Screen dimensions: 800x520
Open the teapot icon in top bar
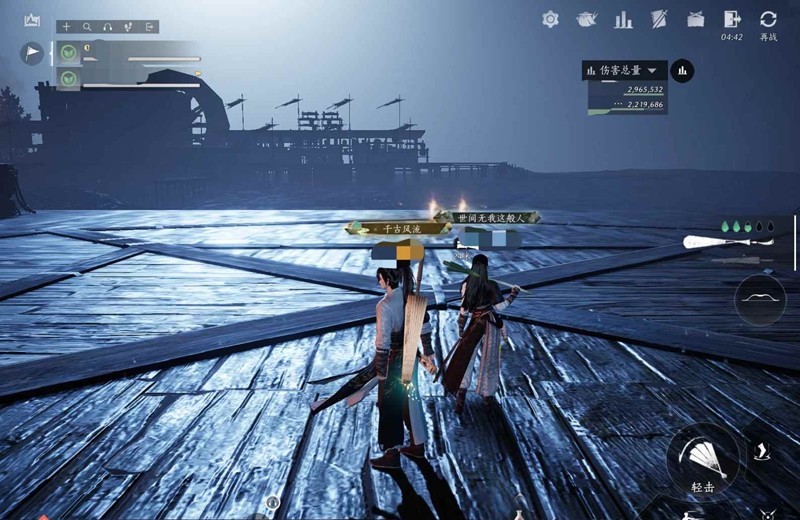click(586, 19)
